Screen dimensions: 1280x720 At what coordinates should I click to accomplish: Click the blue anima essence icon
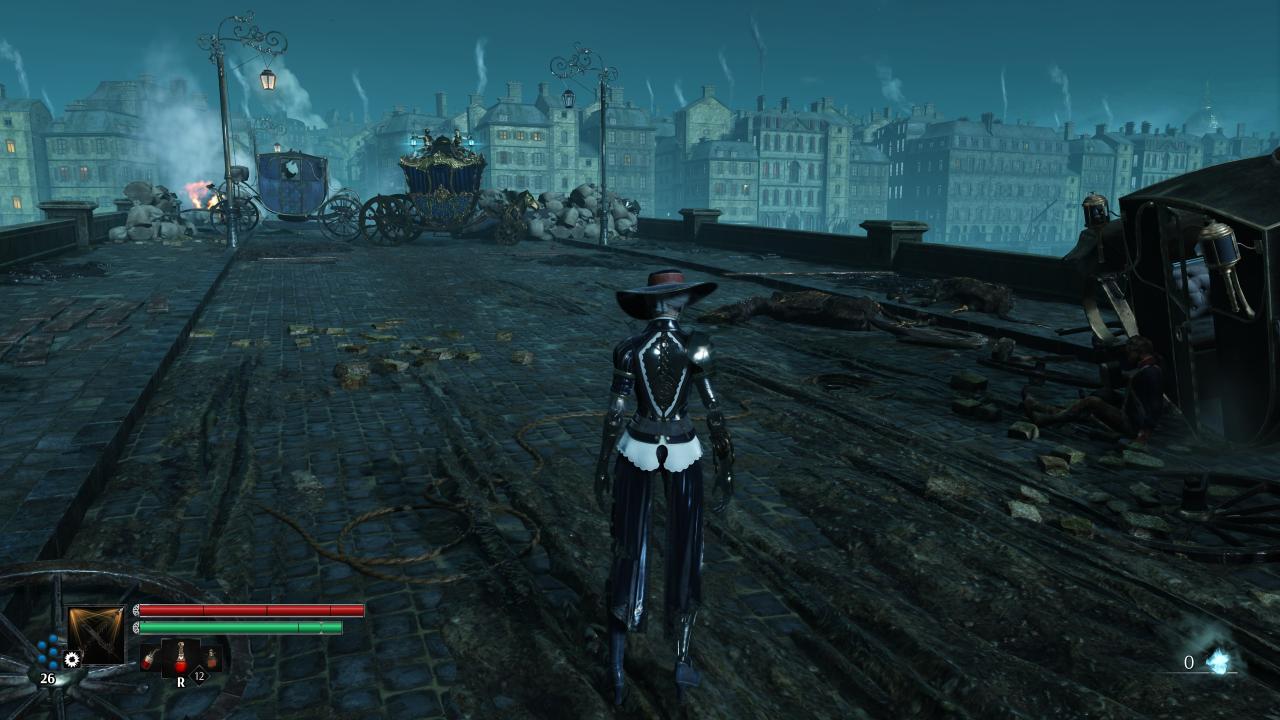(x=1218, y=660)
